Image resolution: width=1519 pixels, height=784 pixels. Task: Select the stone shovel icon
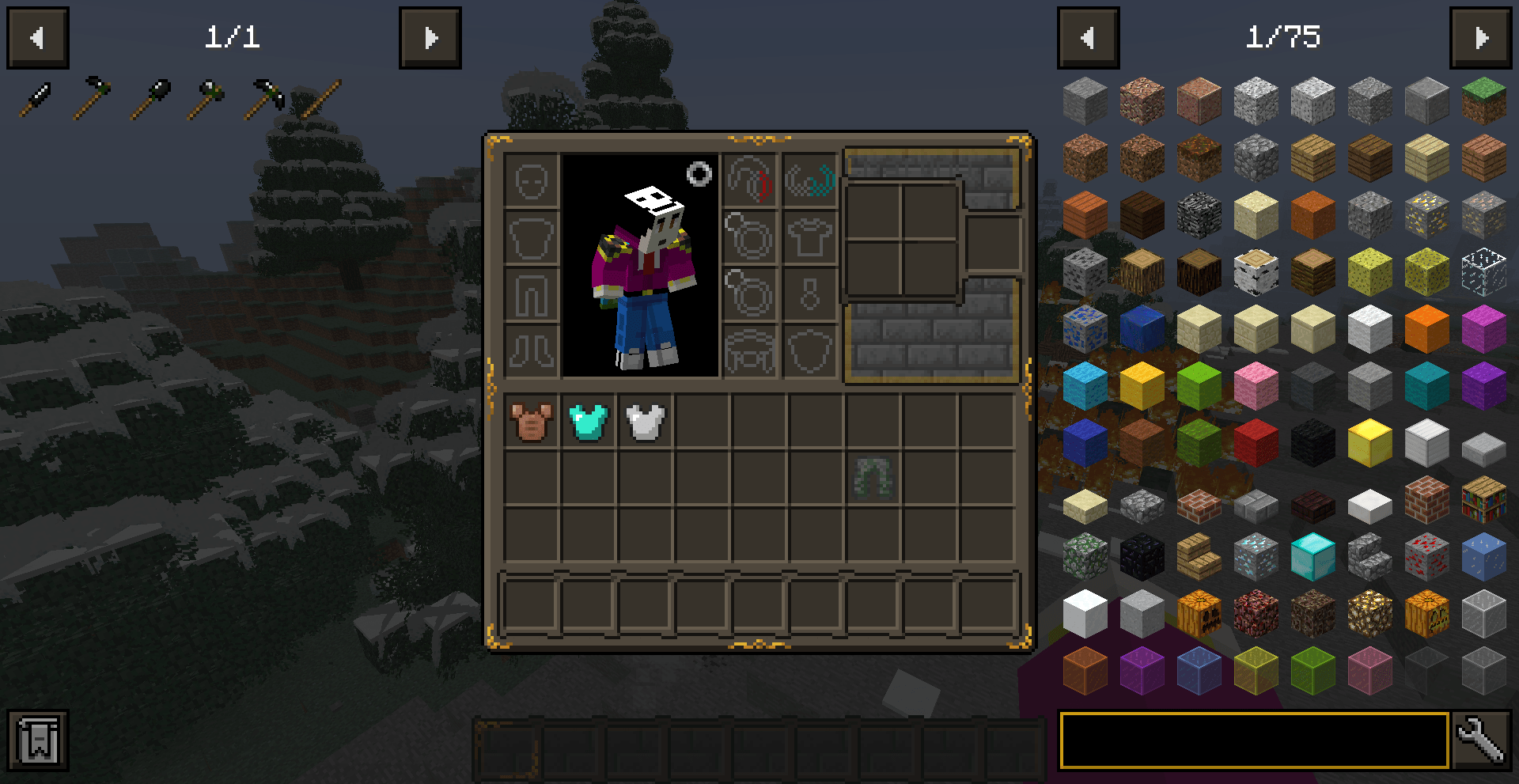coord(154,93)
